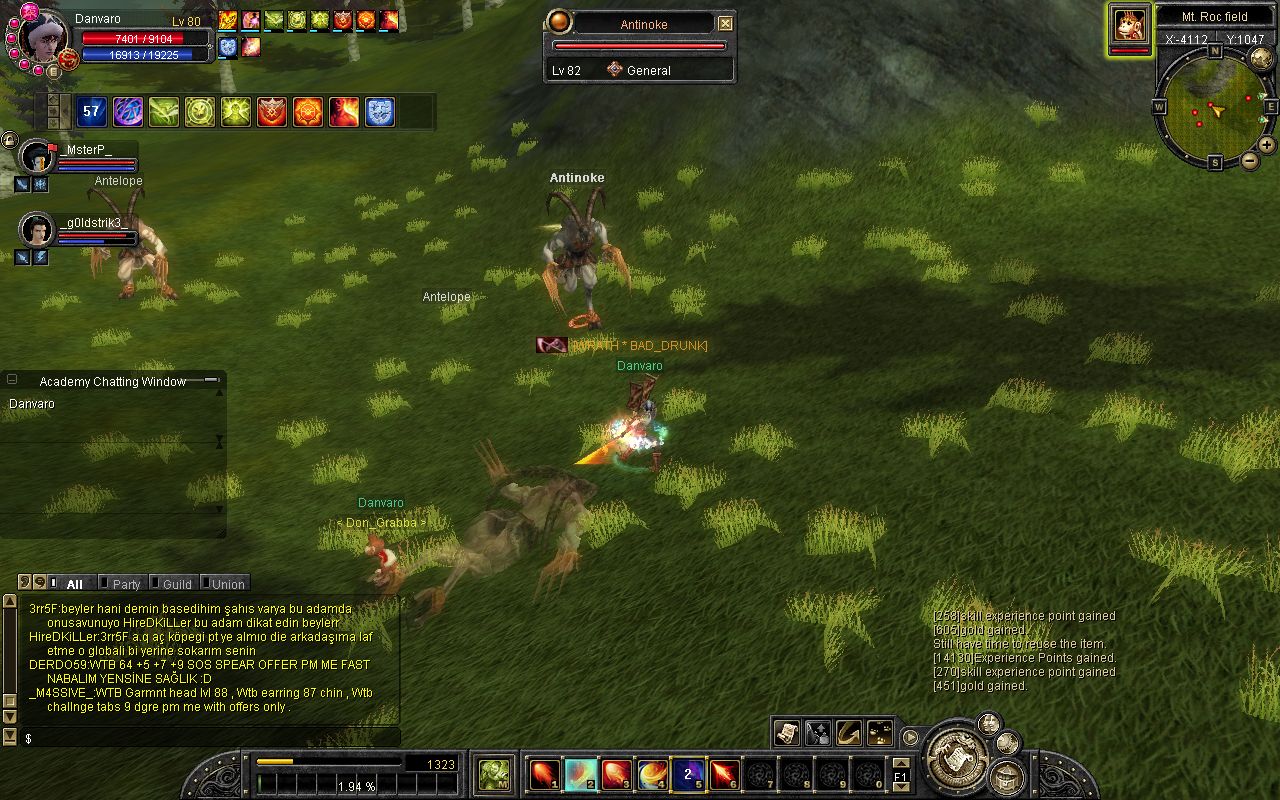Open the treasure chest inventory button
Viewport: 1280px width, 800px height.
coord(1007,776)
